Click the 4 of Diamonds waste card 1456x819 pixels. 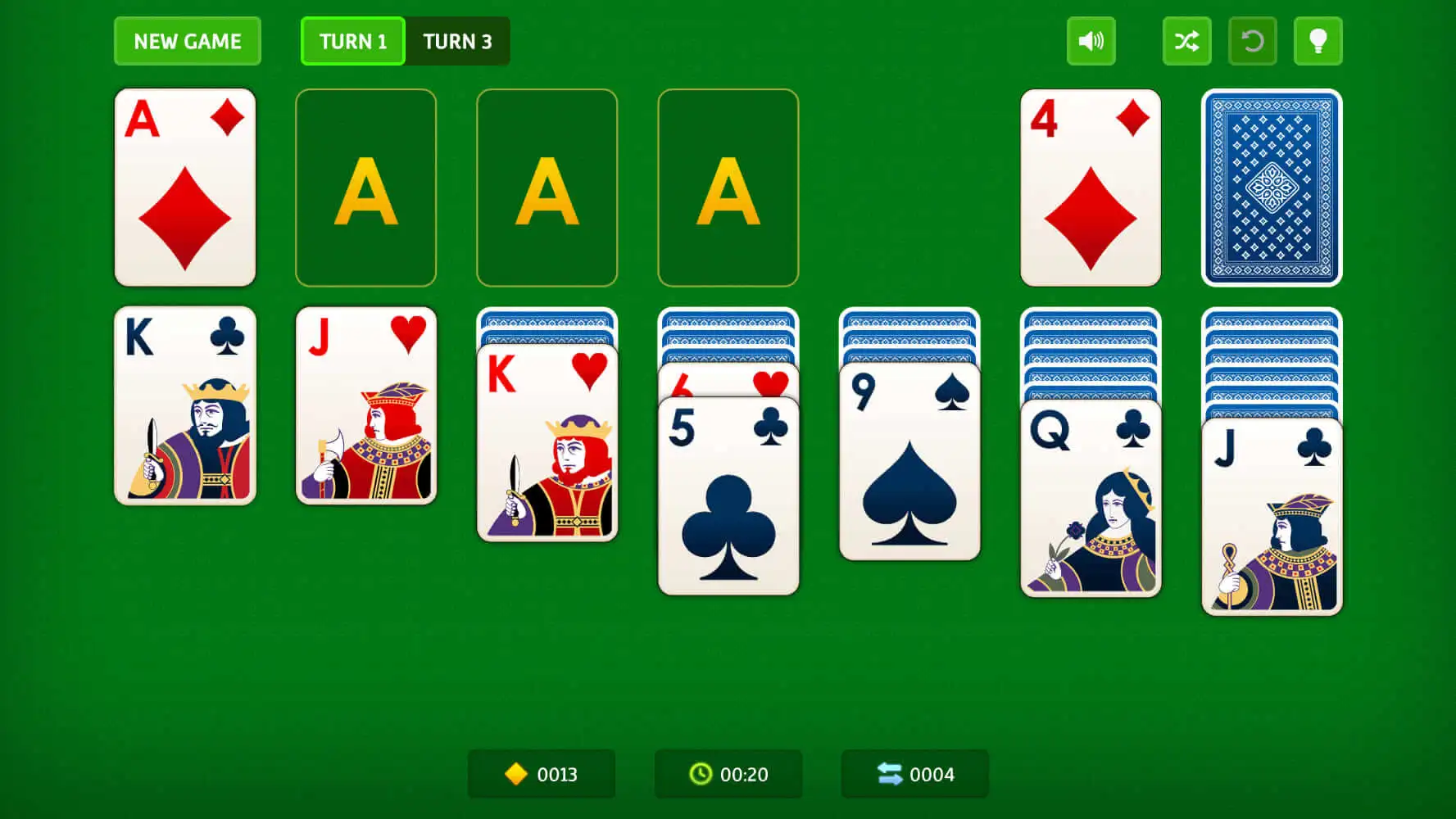pos(1091,188)
